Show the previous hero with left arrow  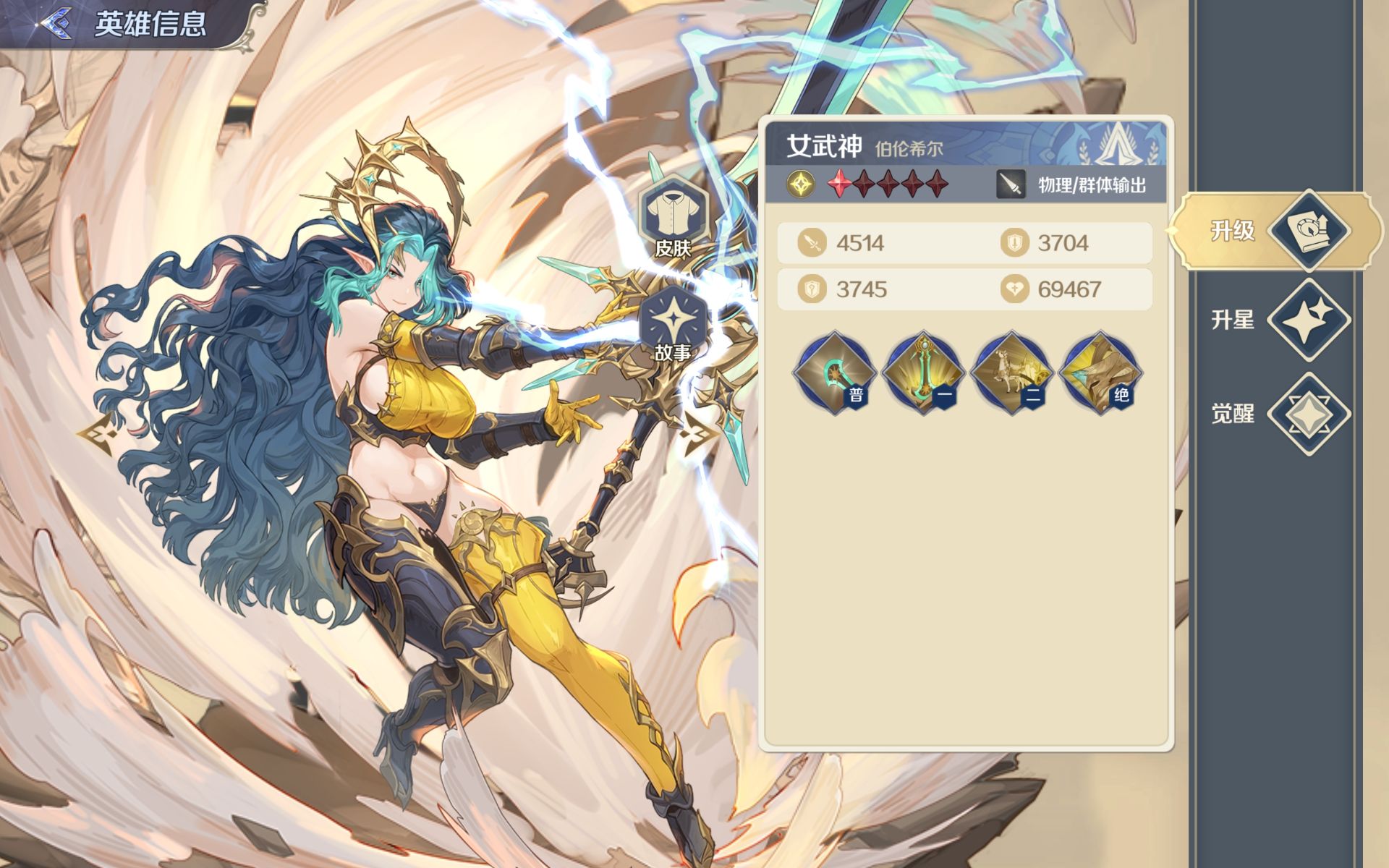tap(97, 434)
